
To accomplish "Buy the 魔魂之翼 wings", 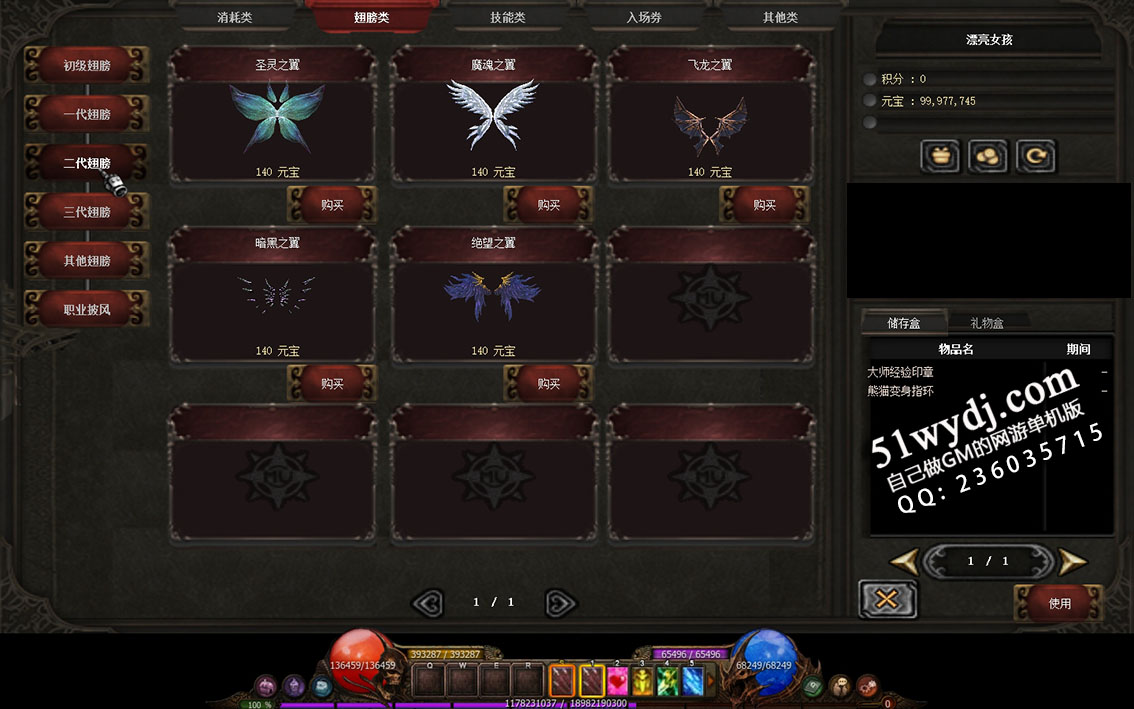I will (x=548, y=205).
